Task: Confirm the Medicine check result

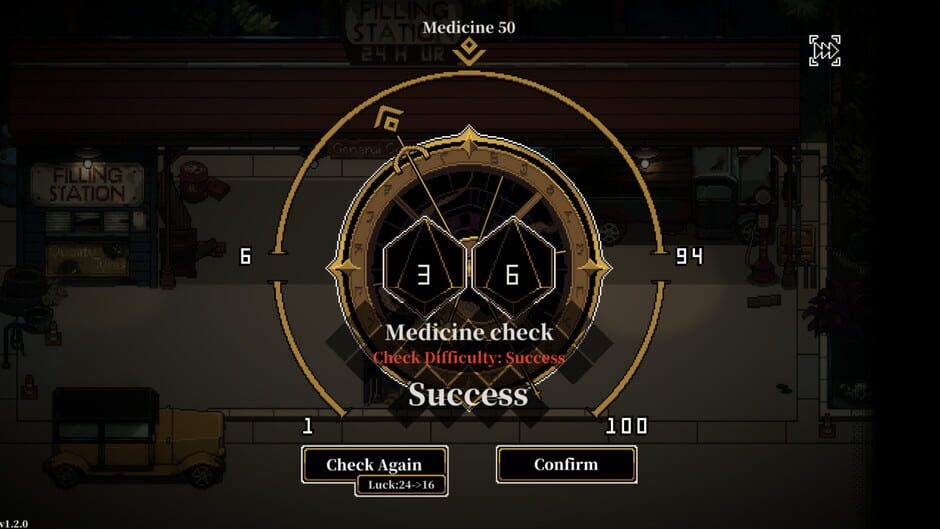Action: click(566, 464)
